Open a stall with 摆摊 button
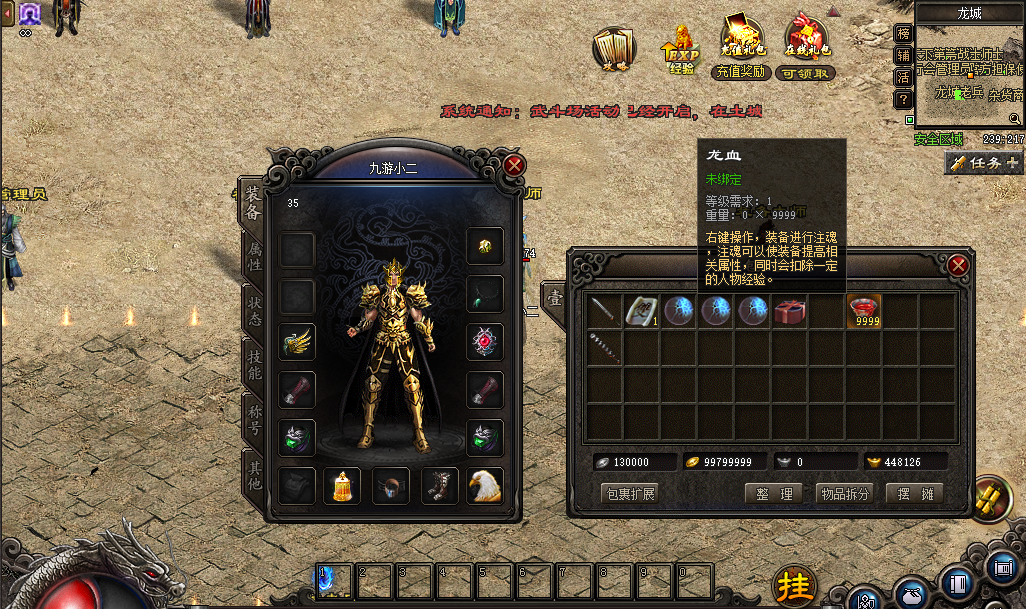The width and height of the screenshot is (1026, 609). point(914,493)
